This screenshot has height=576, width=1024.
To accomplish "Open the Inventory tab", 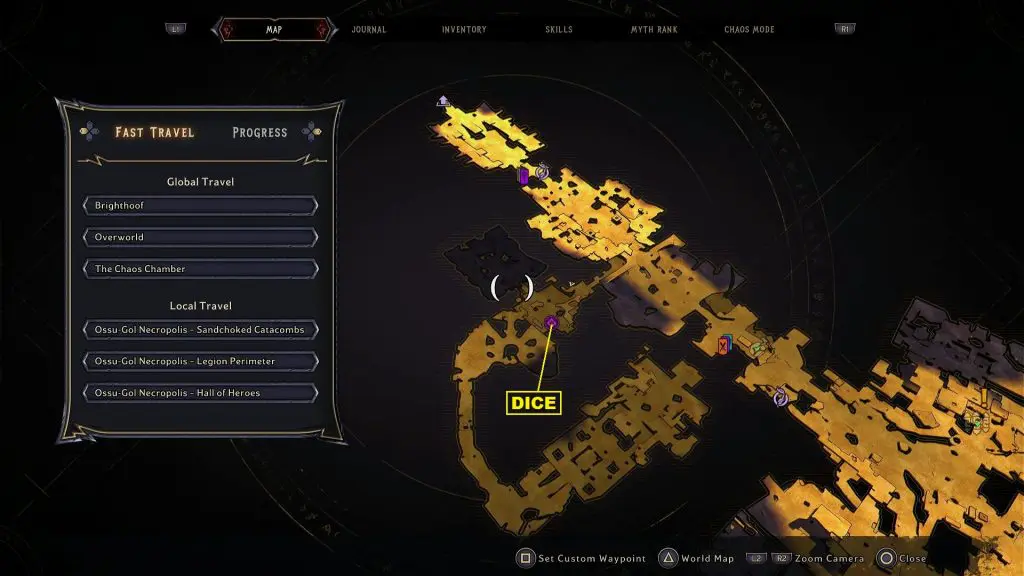I will pyautogui.click(x=464, y=29).
